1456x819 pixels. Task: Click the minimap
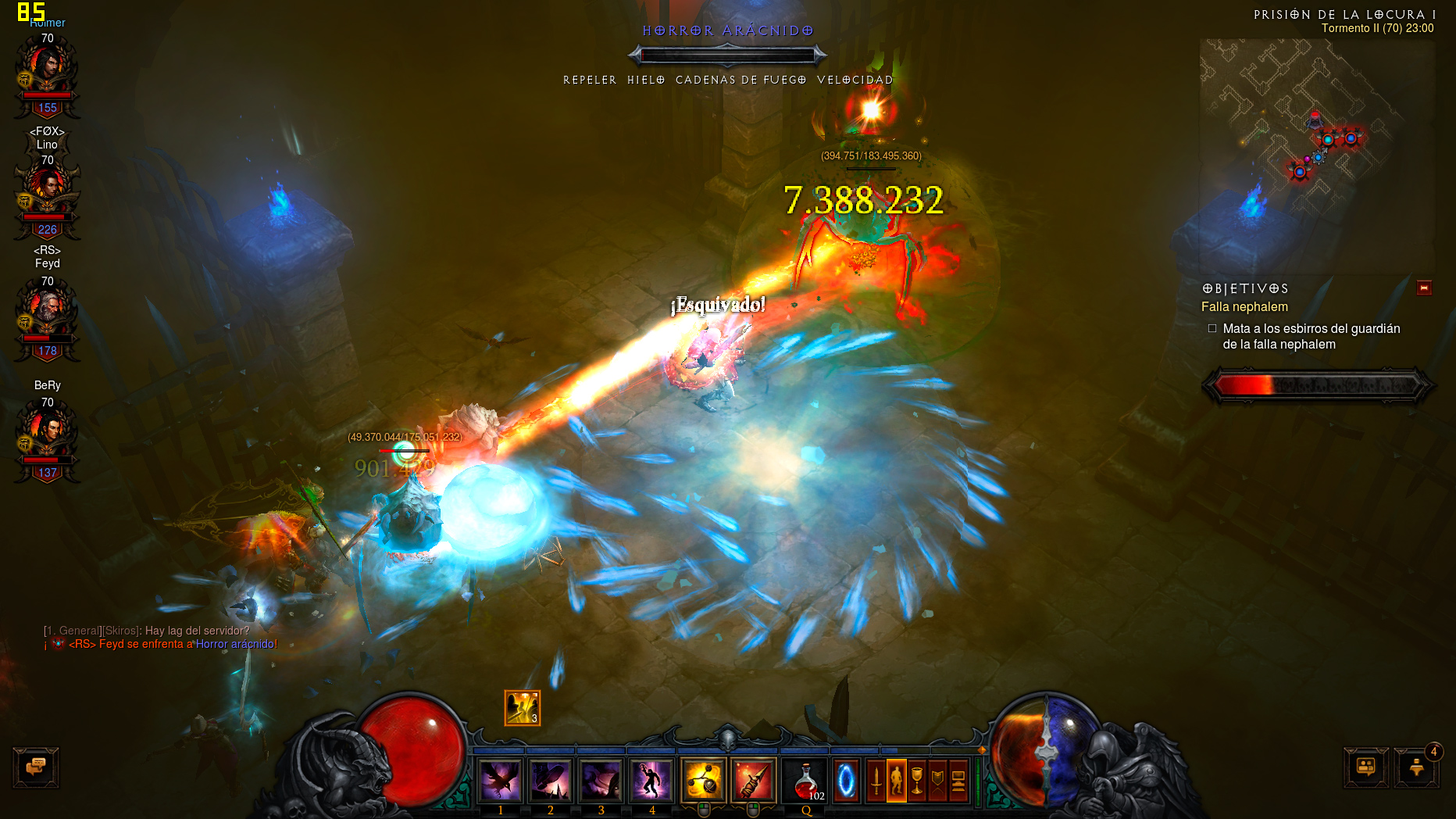(x=1317, y=148)
